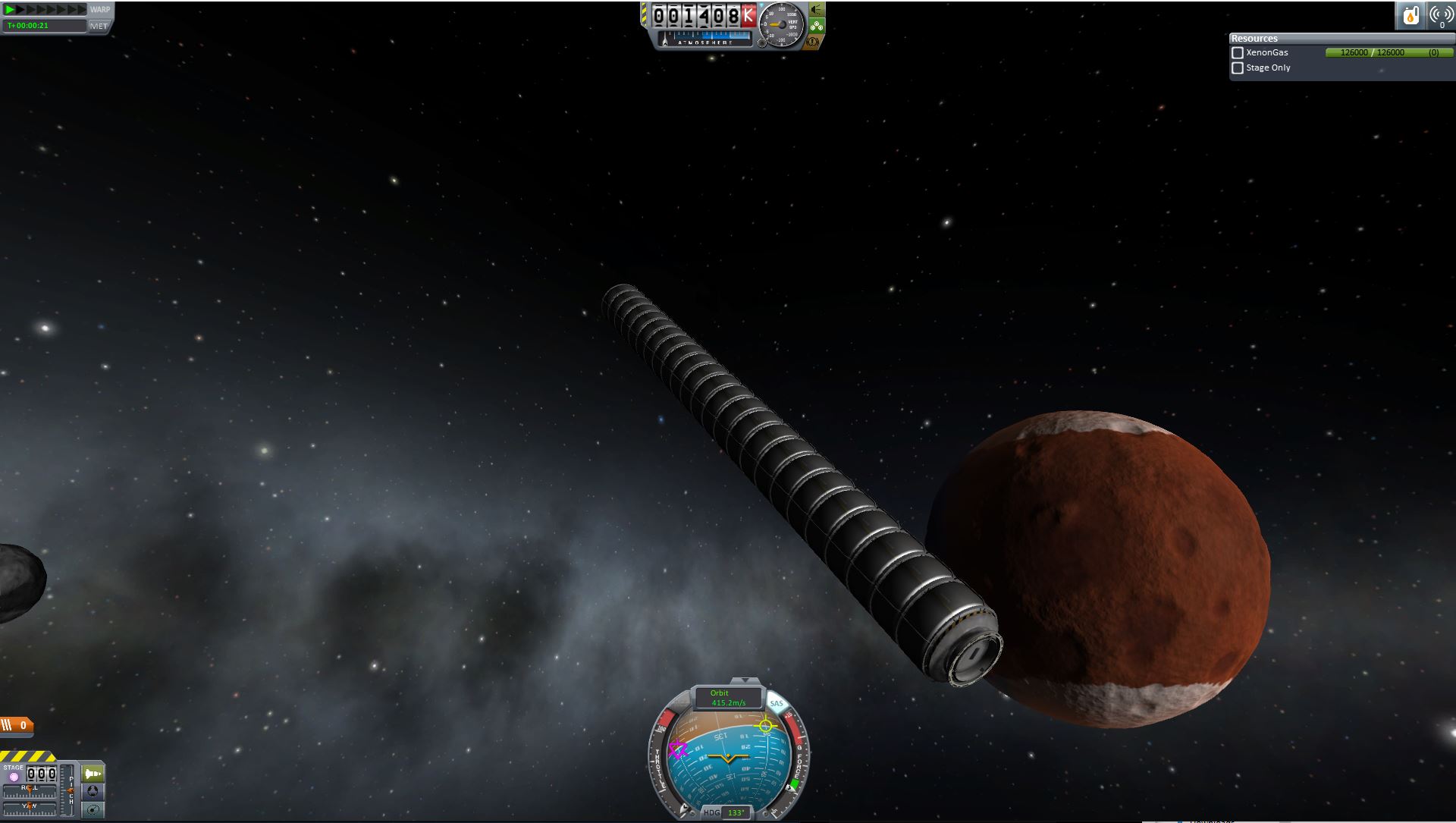Screen dimensions: 1456x823
Task: Open the CommNet signal icon
Action: click(x=1441, y=15)
